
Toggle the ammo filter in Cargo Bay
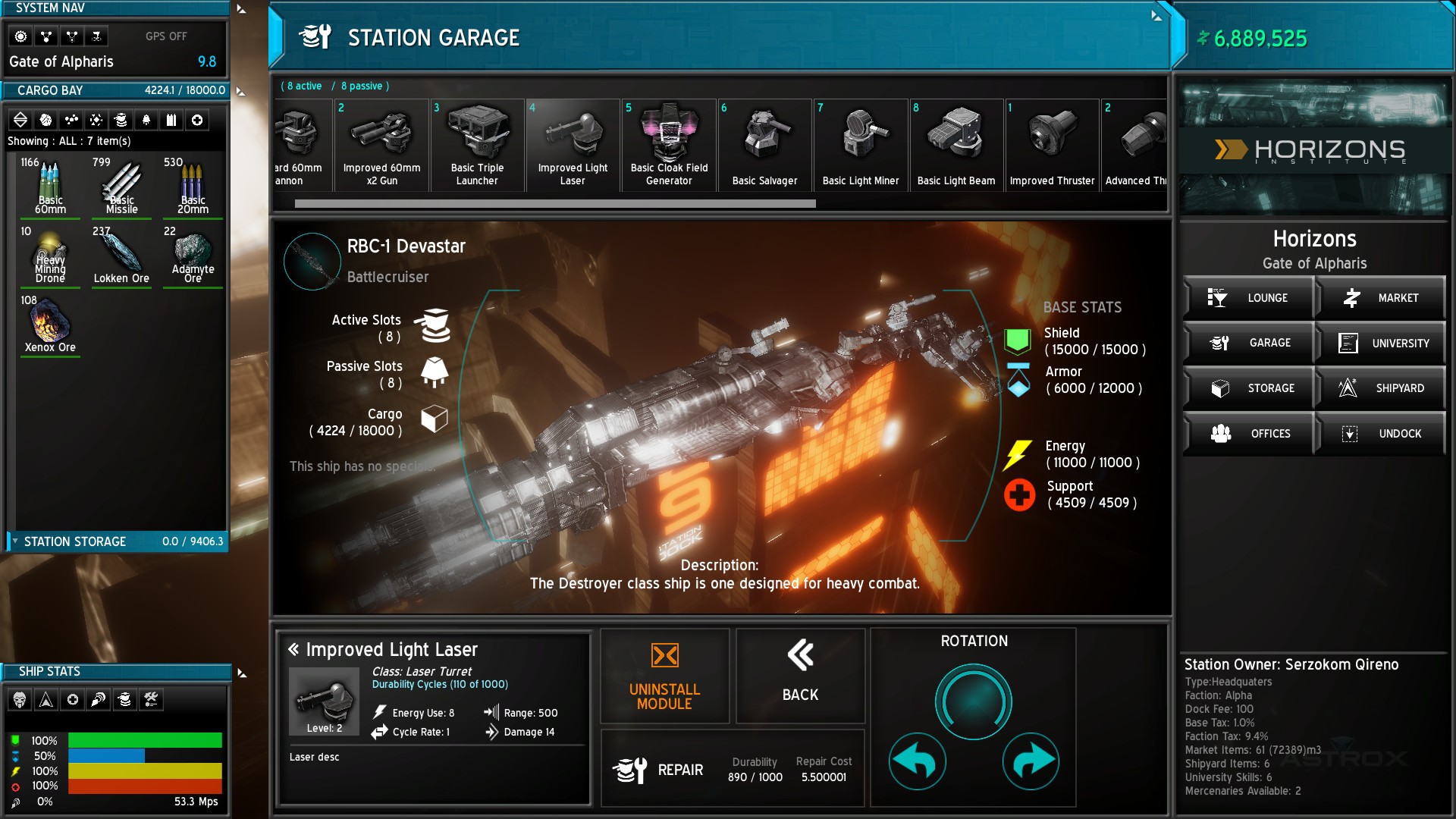pyautogui.click(x=171, y=119)
